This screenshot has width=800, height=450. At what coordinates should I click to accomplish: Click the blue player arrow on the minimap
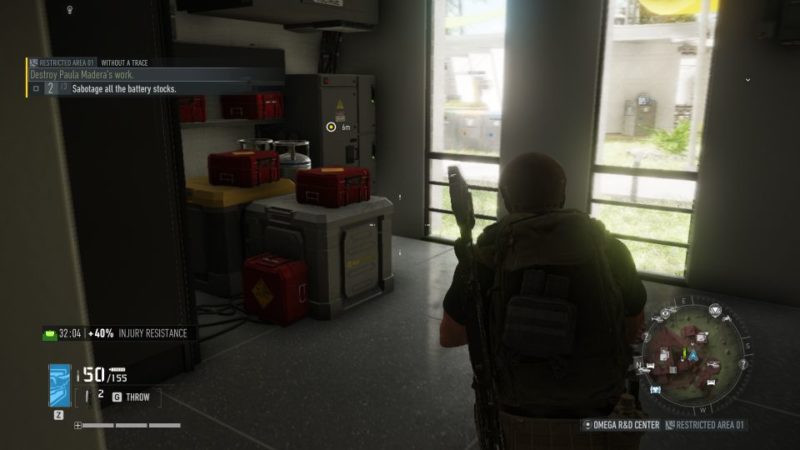pyautogui.click(x=687, y=354)
